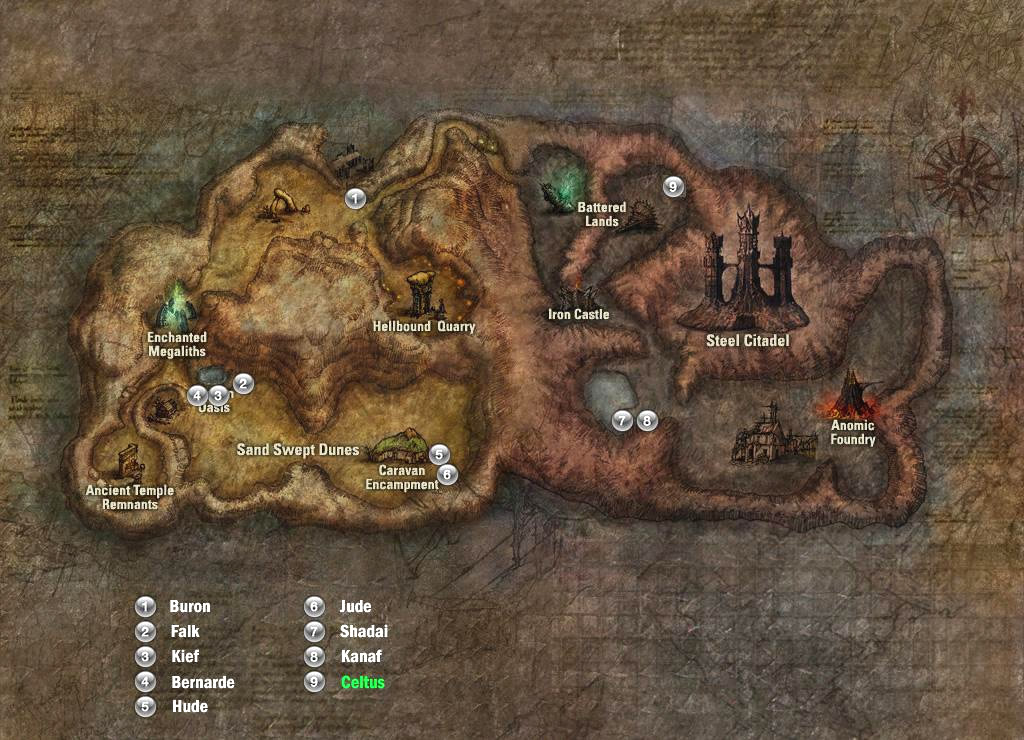Select Buron in the legend
Viewport: 1024px width, 740px height.
pyautogui.click(x=190, y=606)
